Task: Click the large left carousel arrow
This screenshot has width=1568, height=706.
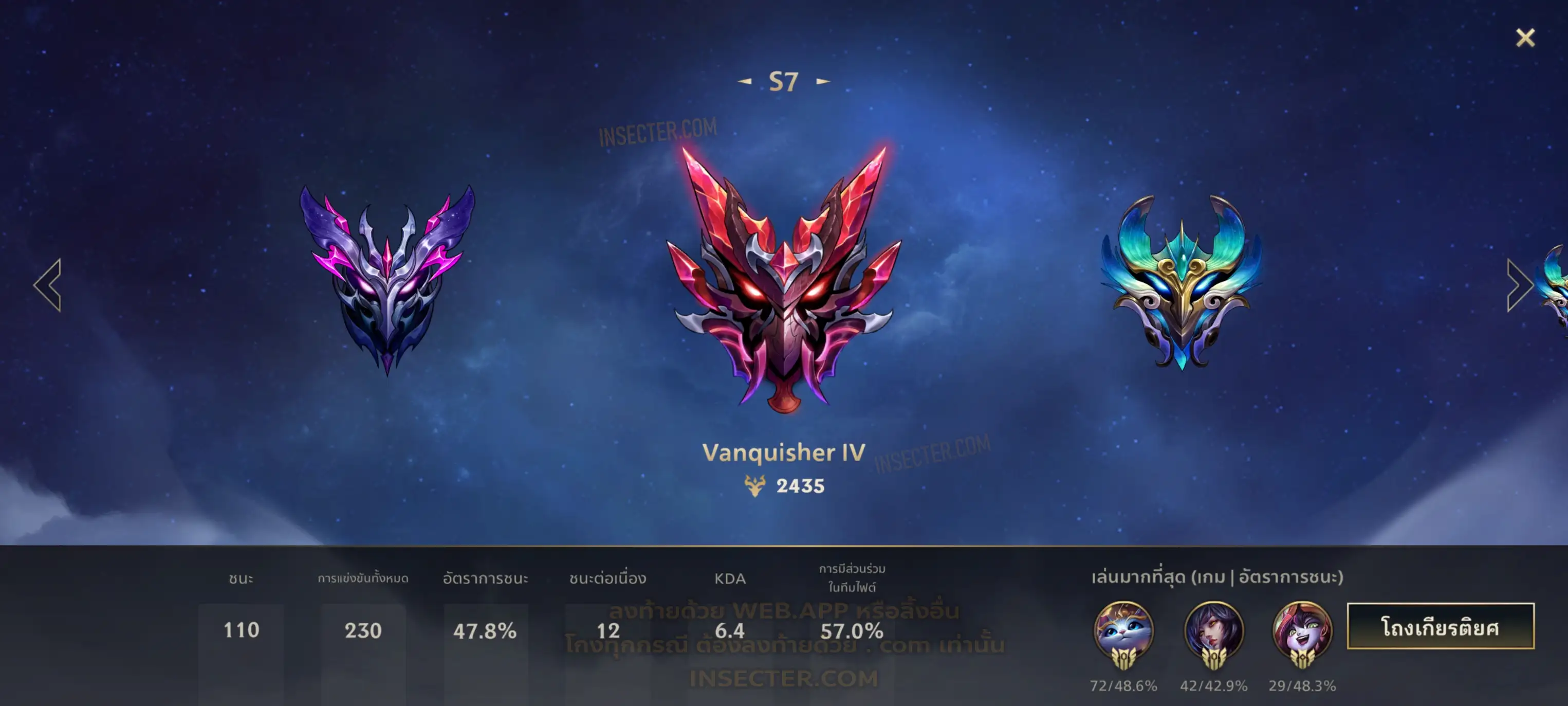Action: (48, 285)
